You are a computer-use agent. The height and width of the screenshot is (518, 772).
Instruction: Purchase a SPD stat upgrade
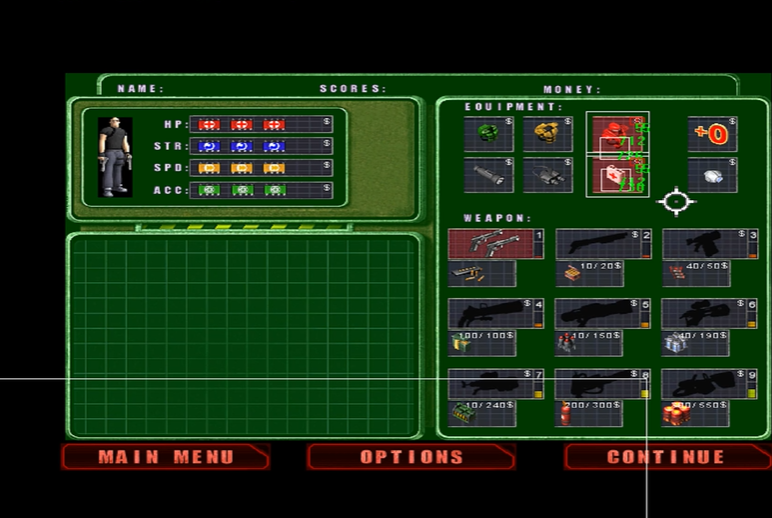[261, 168]
